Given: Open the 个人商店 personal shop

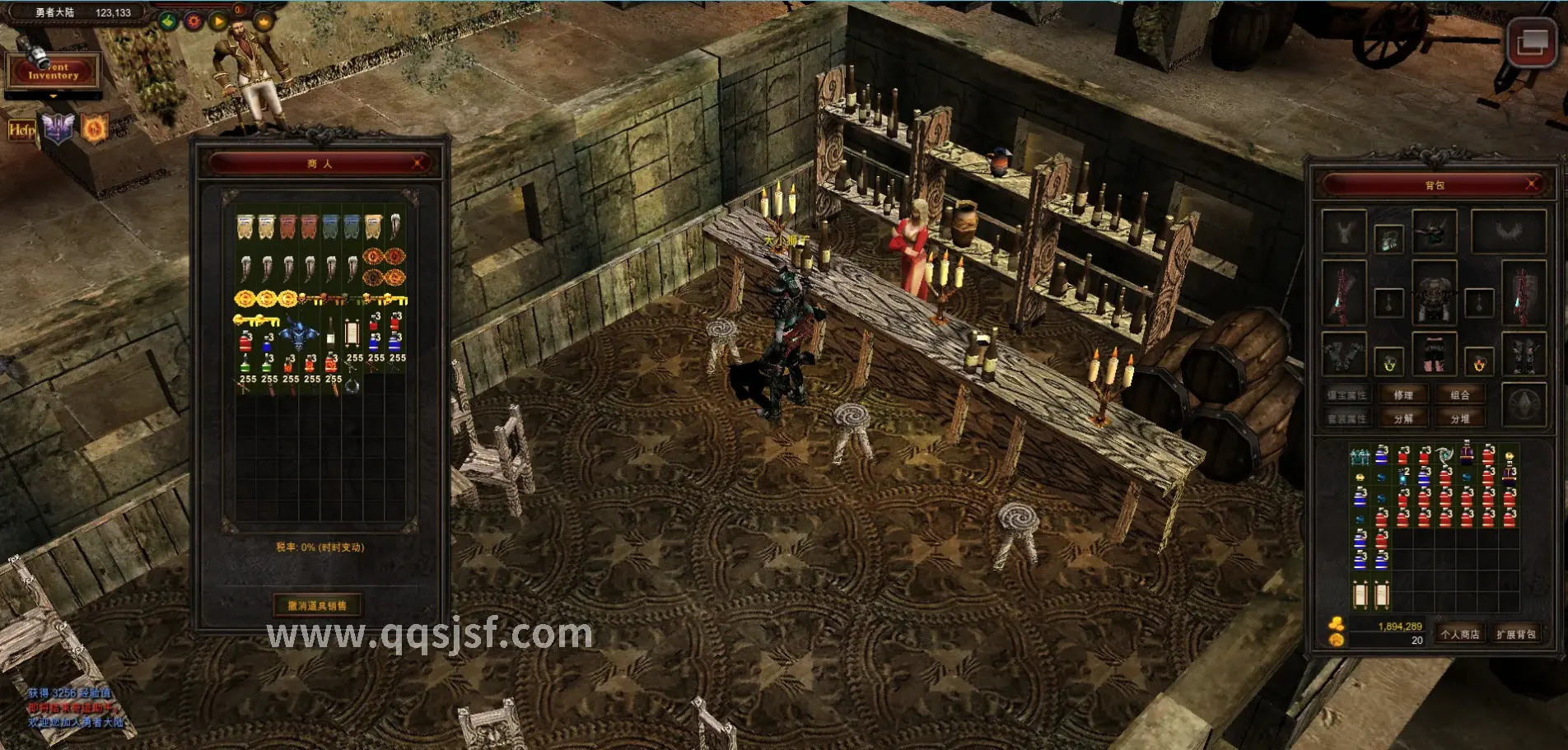Looking at the screenshot, I should tap(1460, 634).
